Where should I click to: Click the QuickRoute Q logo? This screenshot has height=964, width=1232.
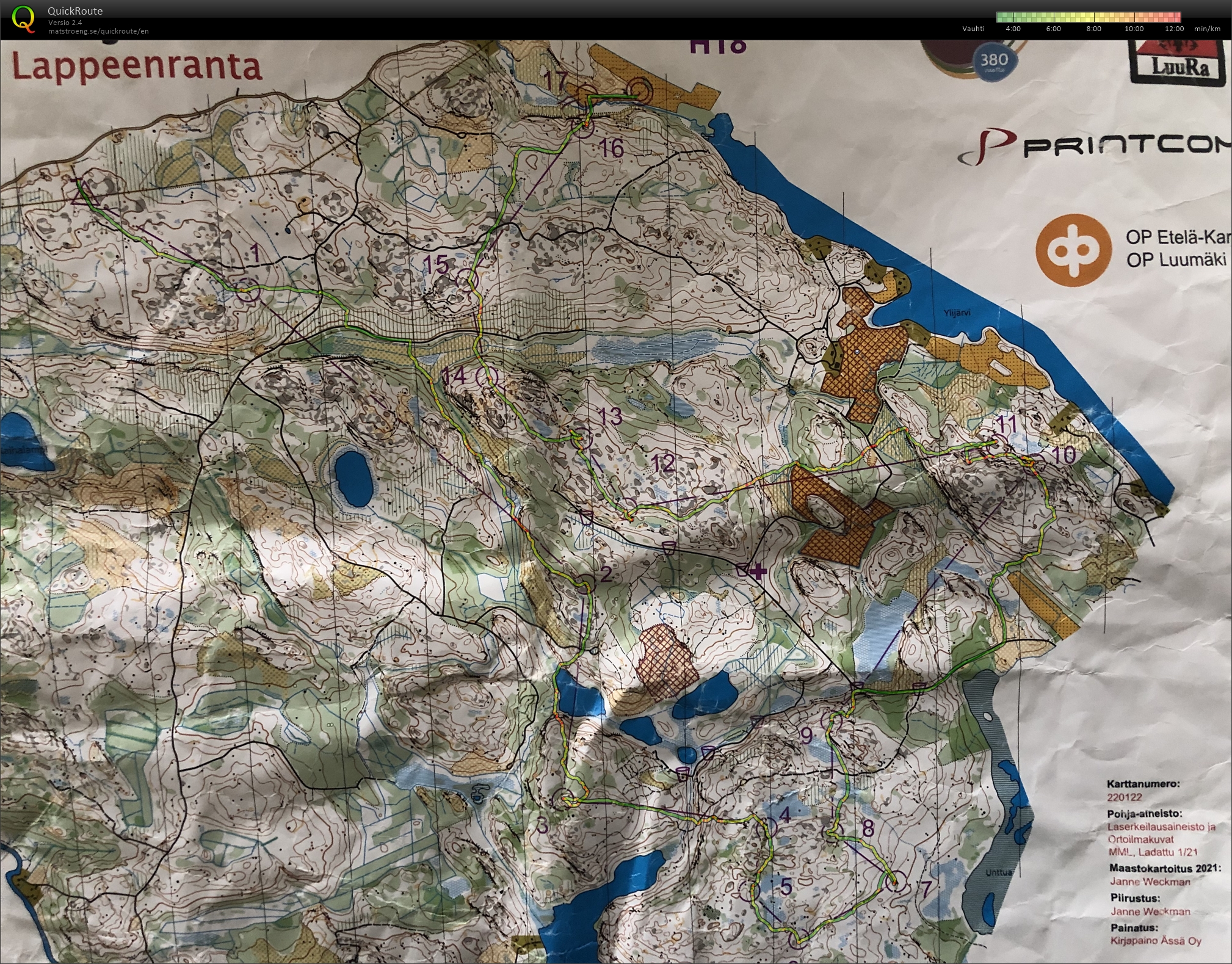click(23, 18)
